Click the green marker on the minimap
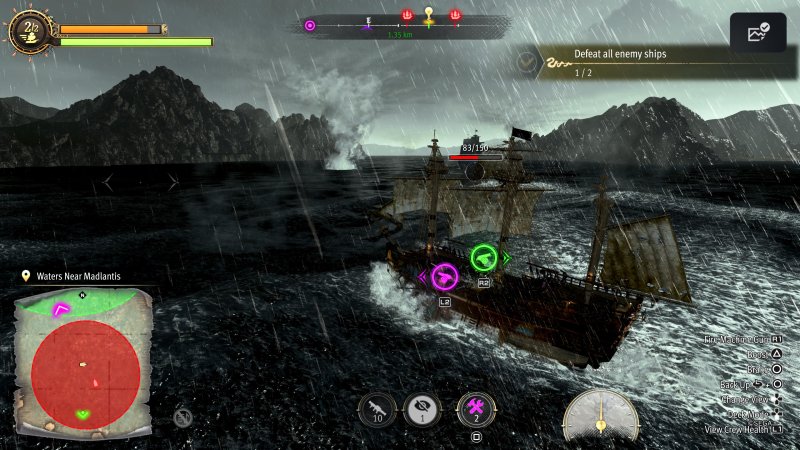This screenshot has width=800, height=450. (x=83, y=413)
